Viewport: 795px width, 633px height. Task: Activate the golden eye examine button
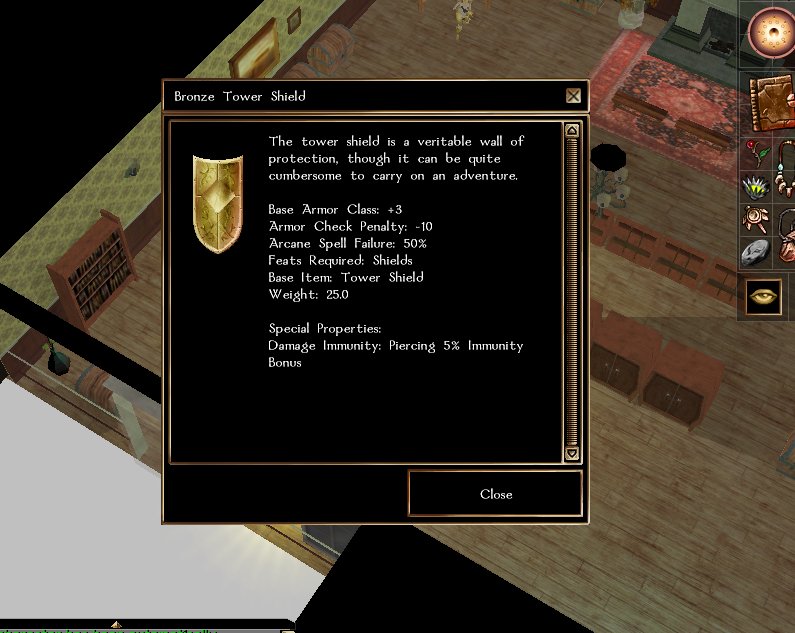(x=766, y=297)
